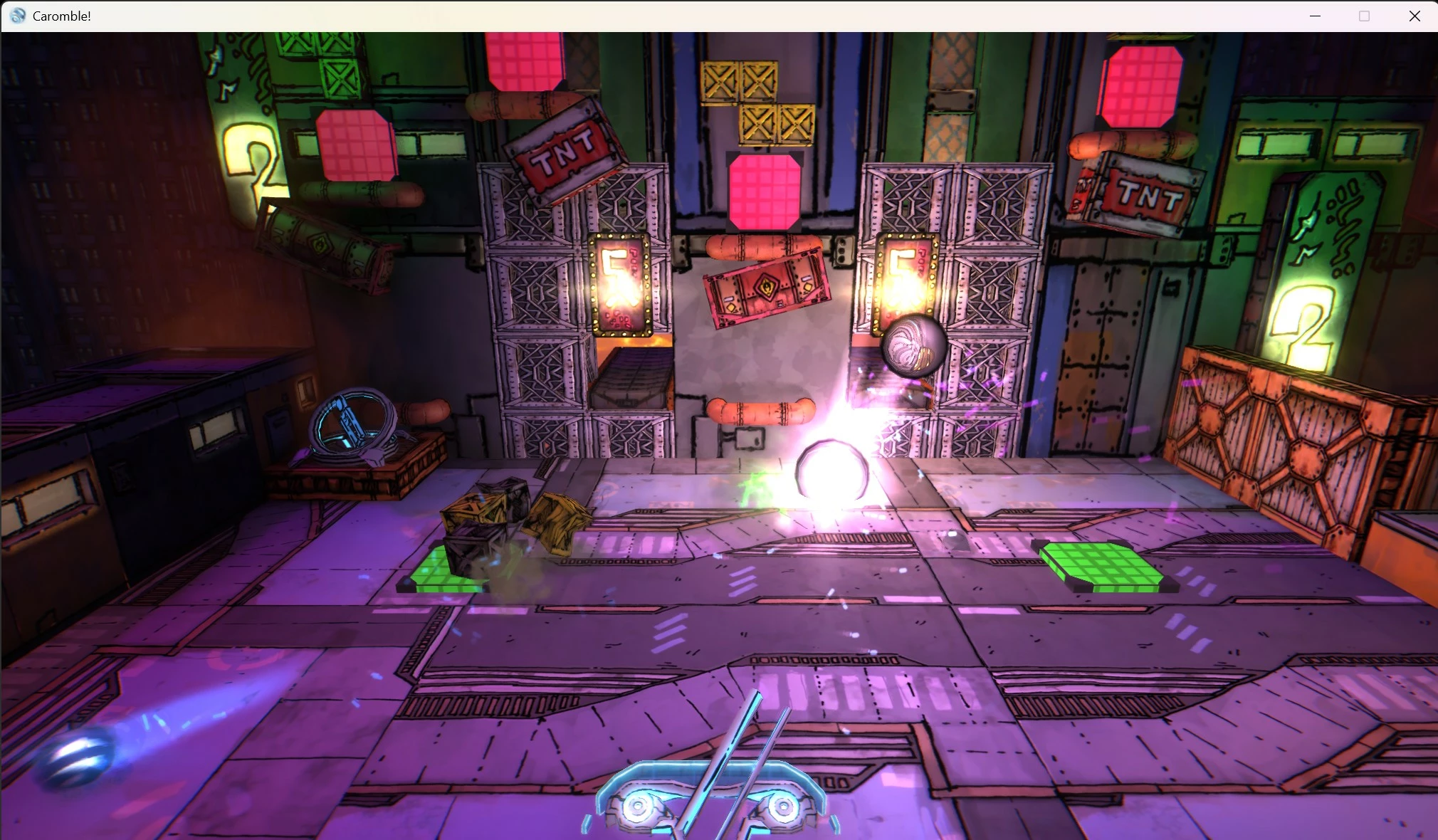Close the Caromble! window
Image resolution: width=1438 pixels, height=840 pixels.
click(x=1414, y=16)
